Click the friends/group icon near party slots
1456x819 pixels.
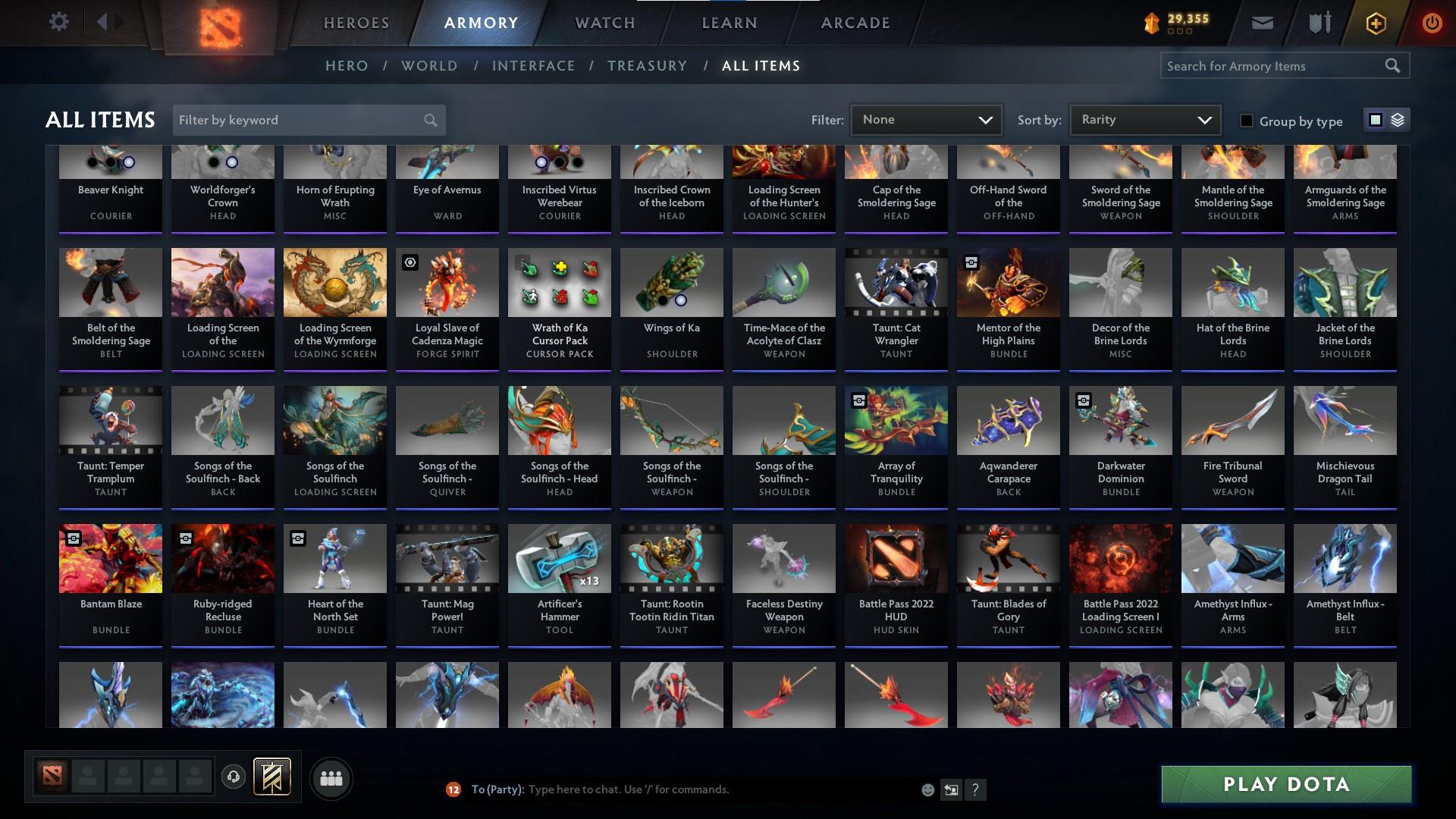pyautogui.click(x=331, y=777)
